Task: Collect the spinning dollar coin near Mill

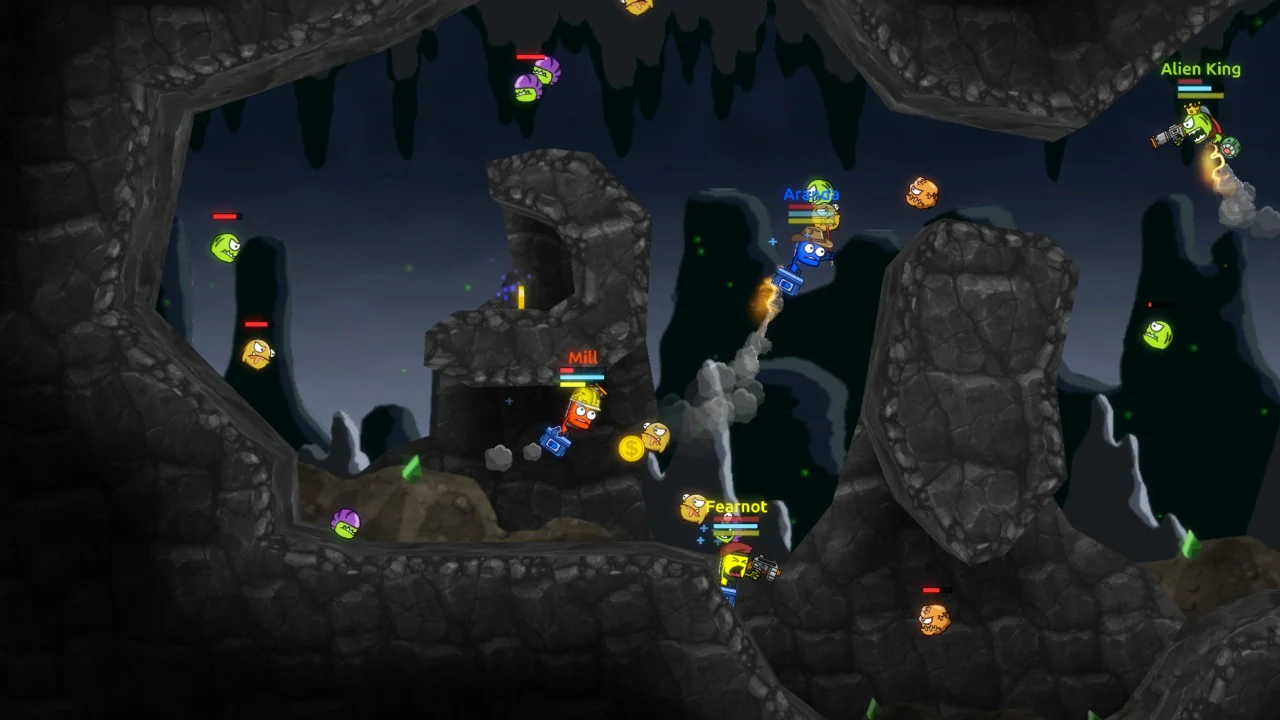Action: click(631, 448)
